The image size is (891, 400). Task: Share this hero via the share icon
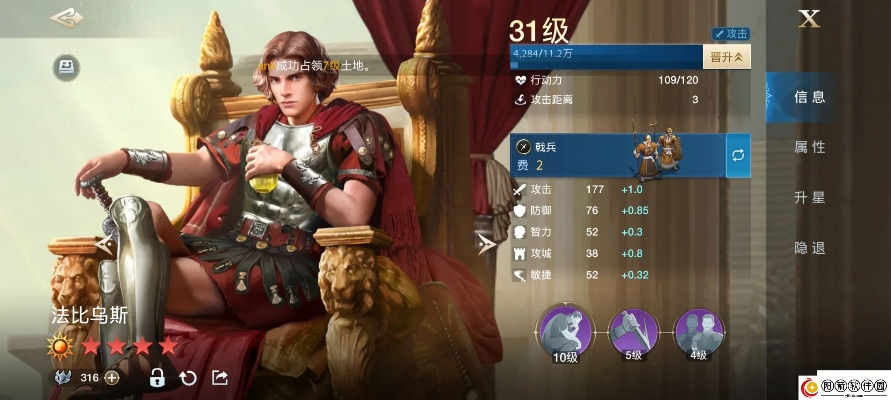220,377
